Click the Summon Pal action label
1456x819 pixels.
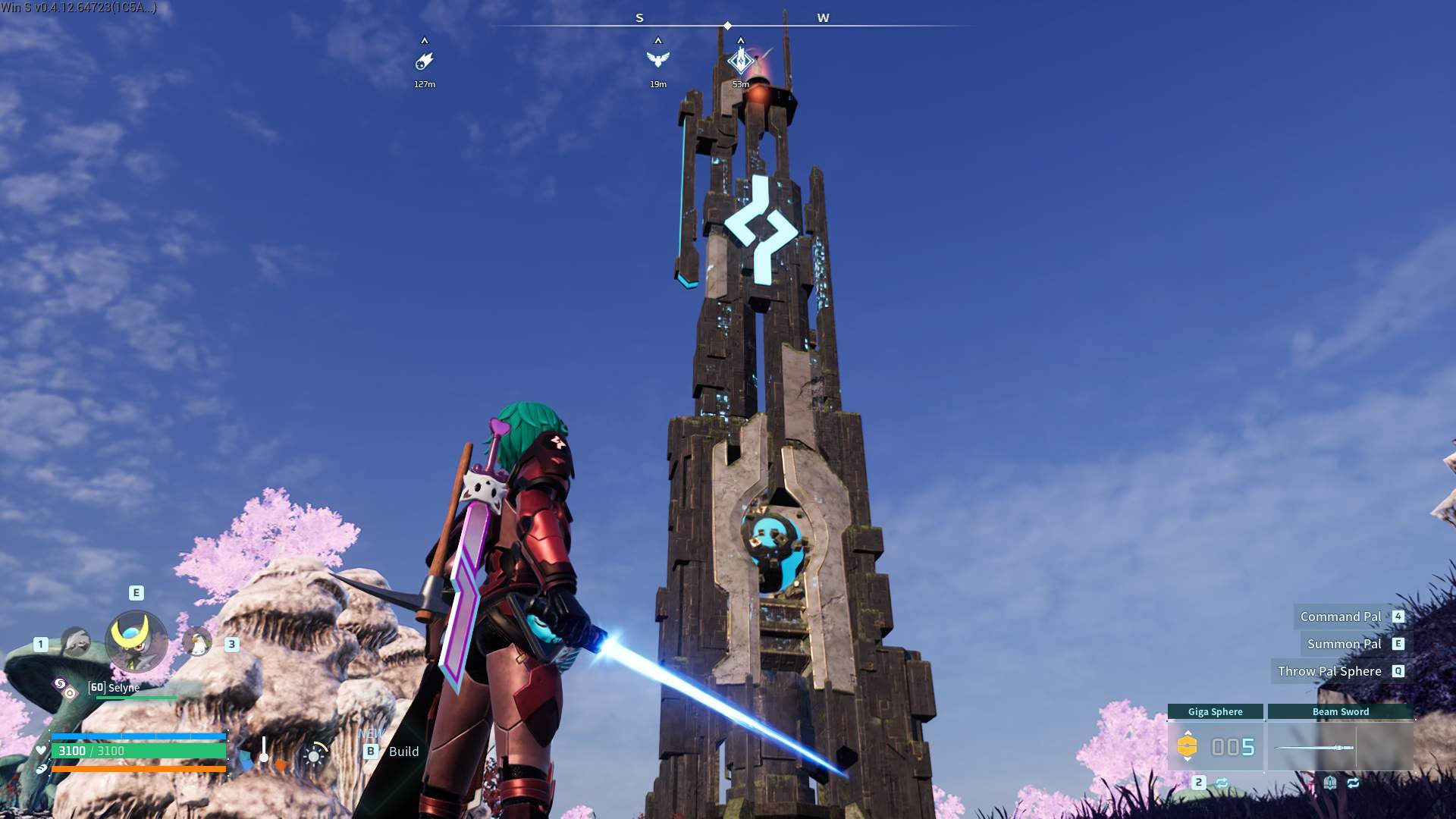(x=1344, y=644)
